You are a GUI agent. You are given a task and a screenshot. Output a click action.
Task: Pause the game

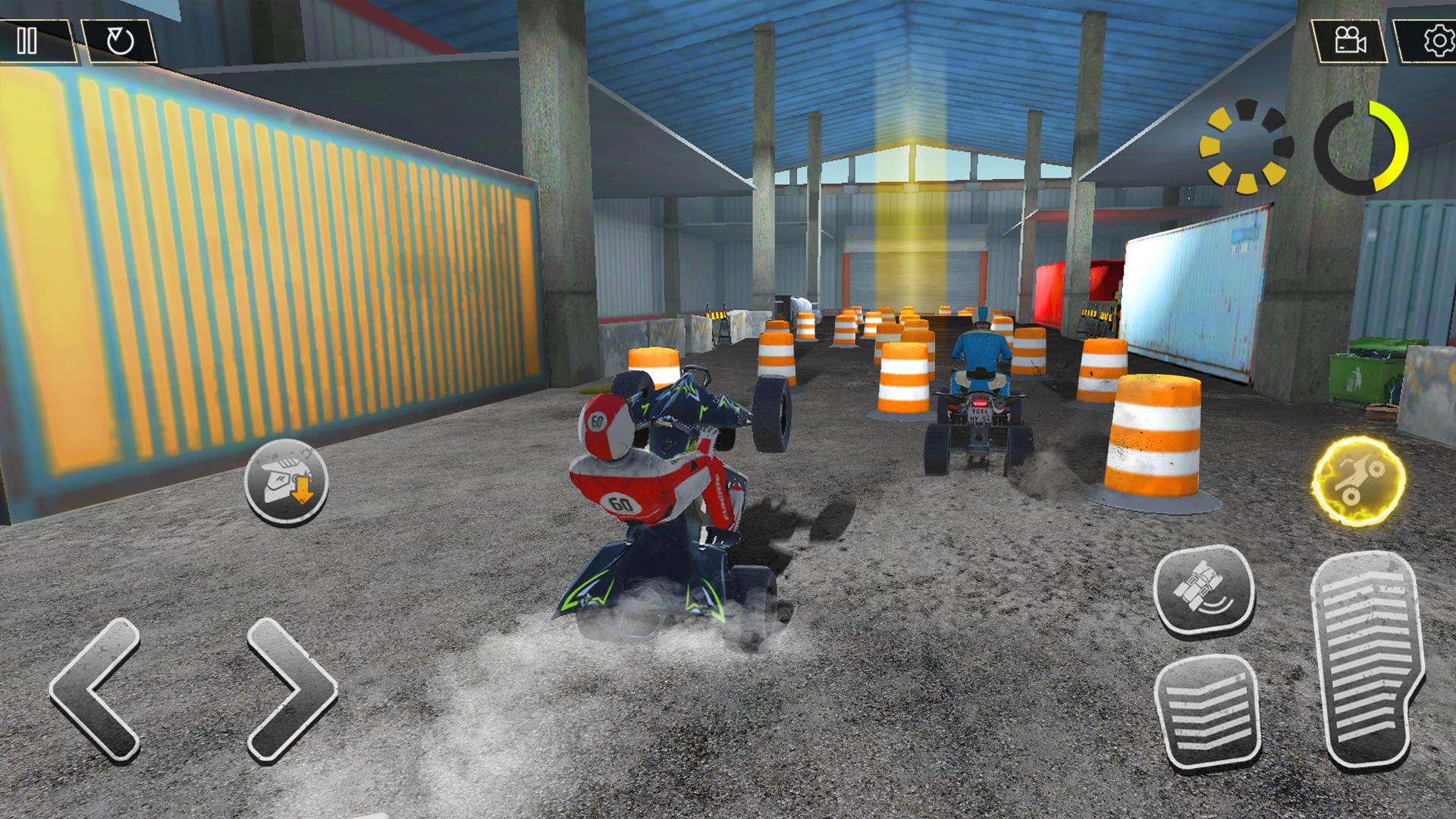click(x=27, y=41)
